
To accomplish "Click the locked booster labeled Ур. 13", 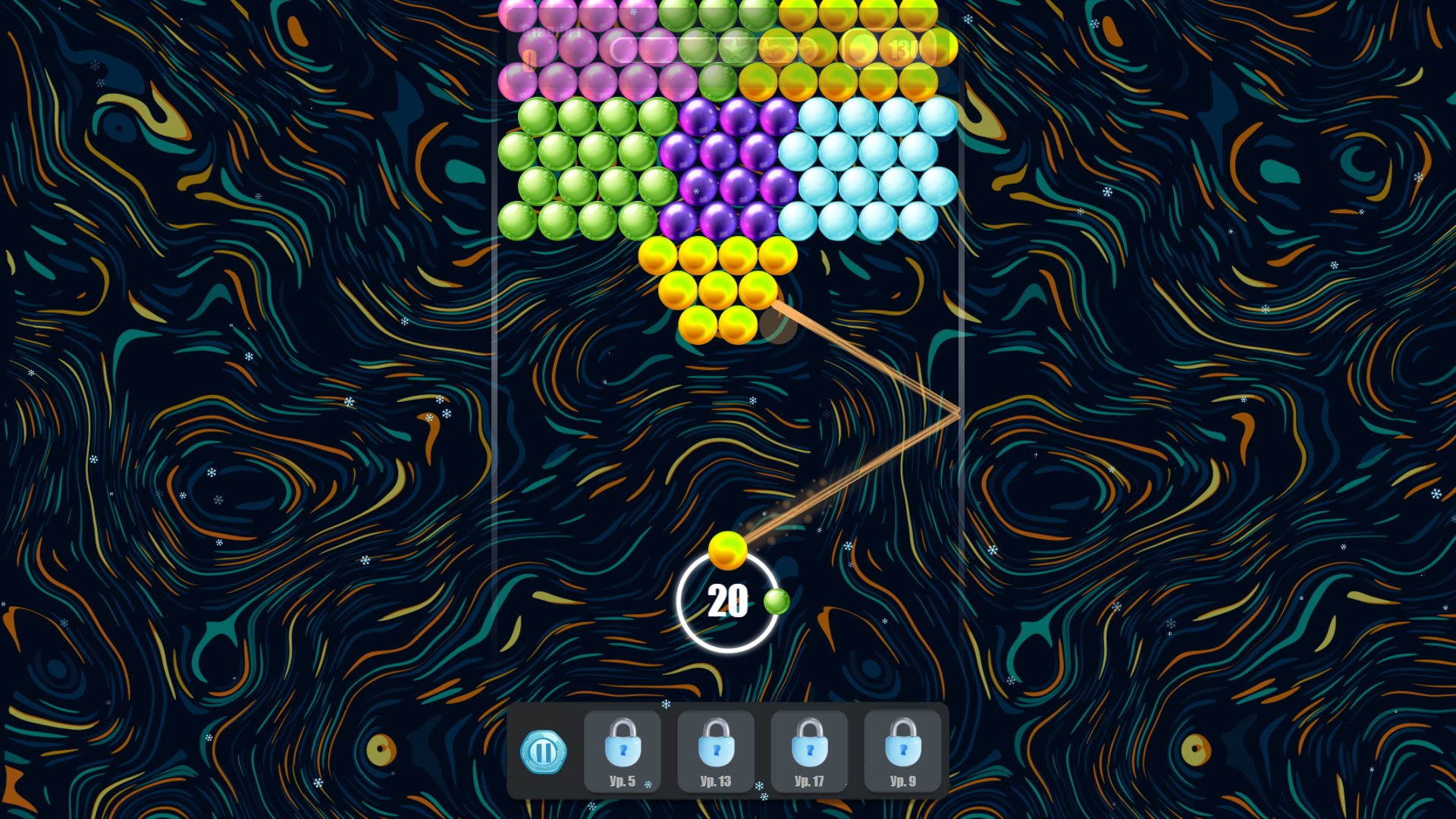I will pyautogui.click(x=716, y=752).
